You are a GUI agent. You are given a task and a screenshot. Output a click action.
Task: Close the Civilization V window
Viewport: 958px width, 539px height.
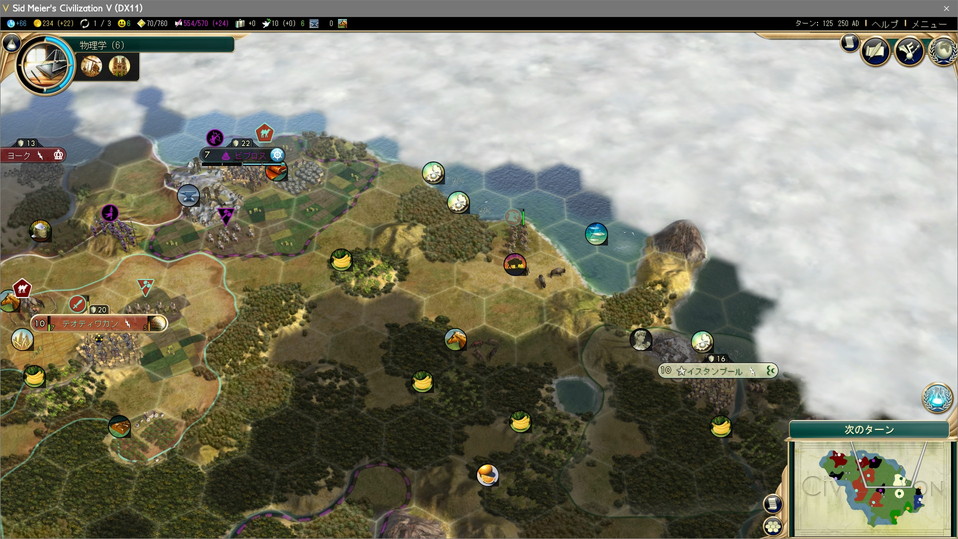pos(946,8)
